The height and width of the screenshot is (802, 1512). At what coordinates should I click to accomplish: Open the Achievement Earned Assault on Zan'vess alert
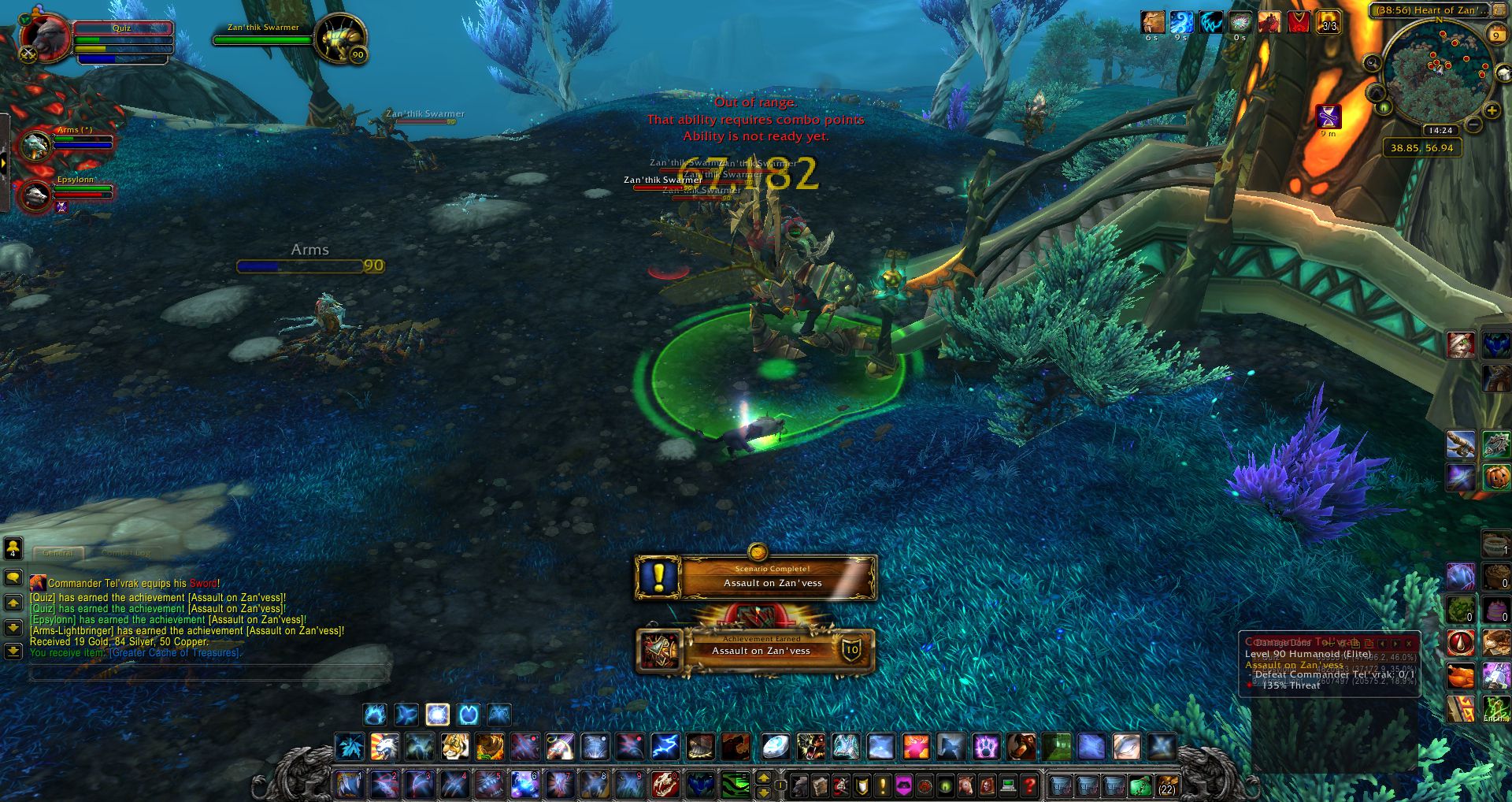[x=756, y=650]
